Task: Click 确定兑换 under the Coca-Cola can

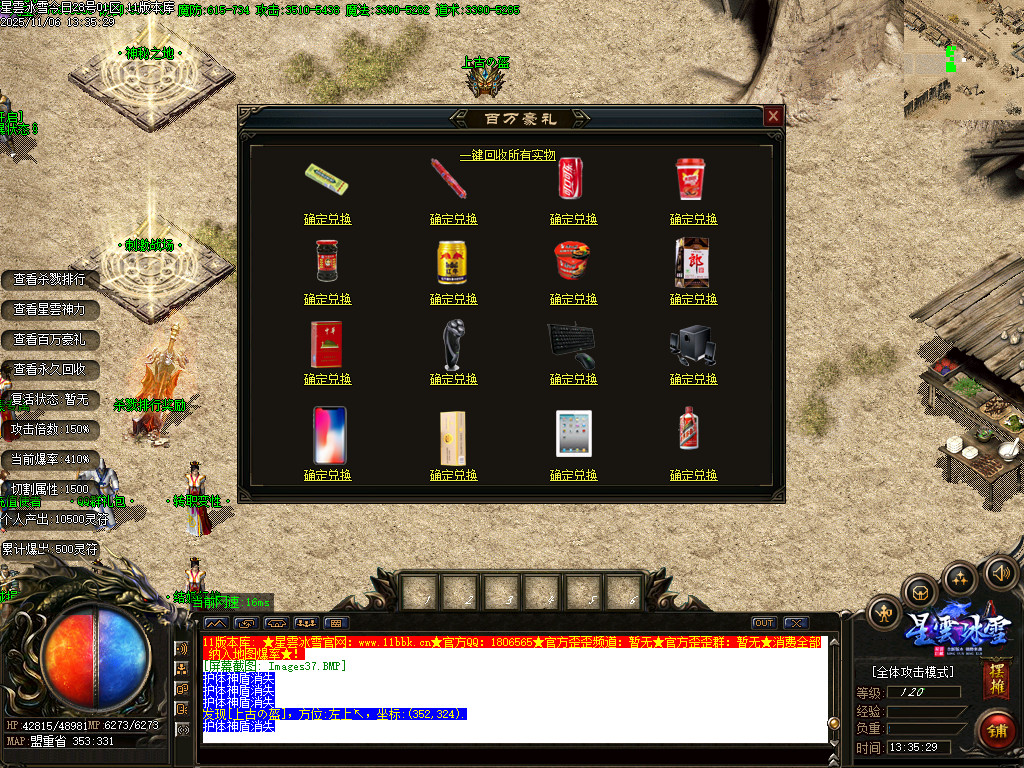Action: 573,219
